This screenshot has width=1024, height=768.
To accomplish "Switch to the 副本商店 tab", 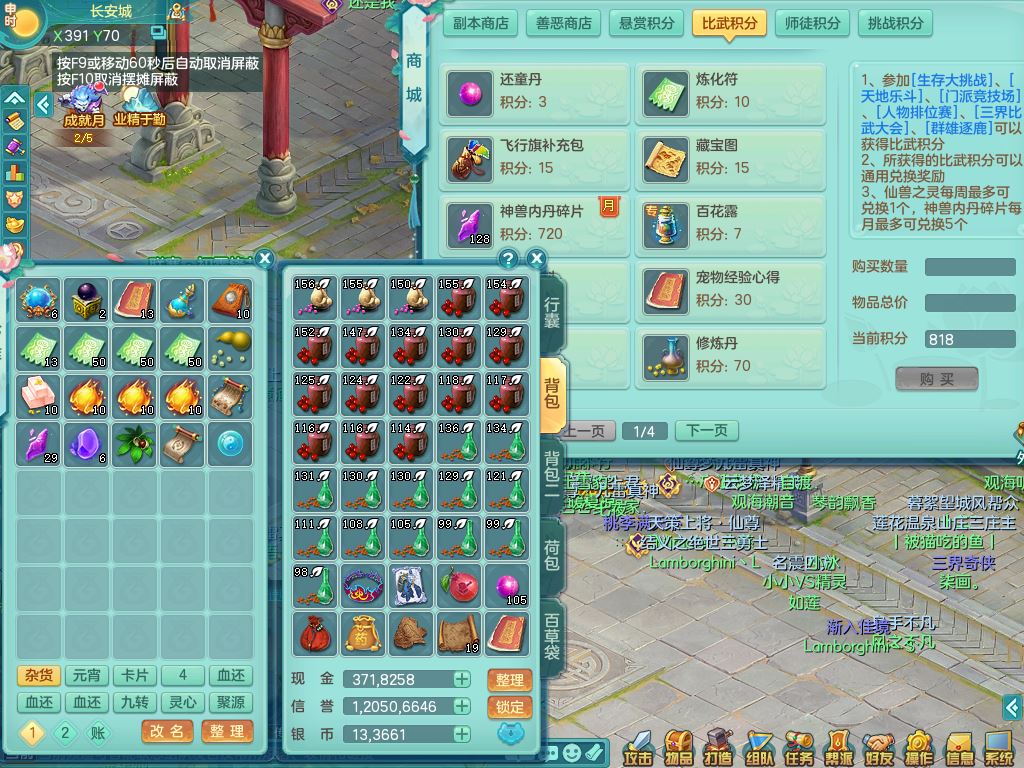I will click(481, 23).
